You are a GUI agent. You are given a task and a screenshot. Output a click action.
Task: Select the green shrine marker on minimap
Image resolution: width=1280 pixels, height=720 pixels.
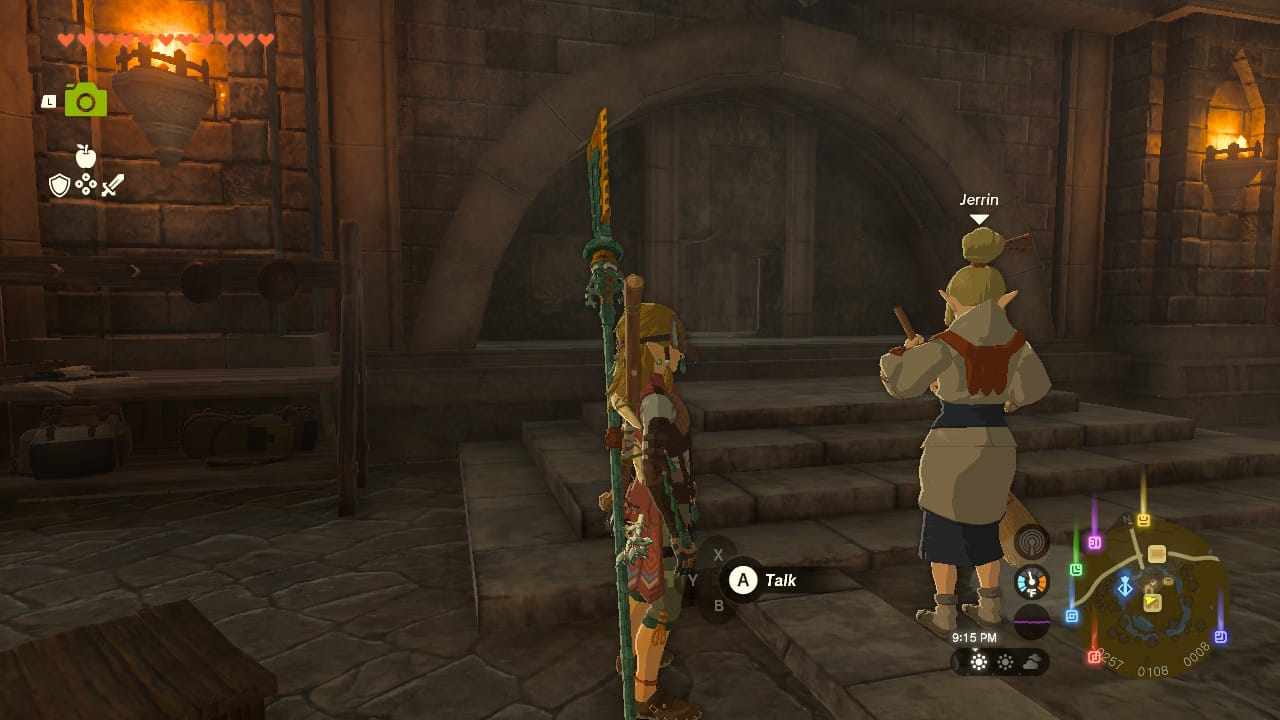tap(1076, 569)
